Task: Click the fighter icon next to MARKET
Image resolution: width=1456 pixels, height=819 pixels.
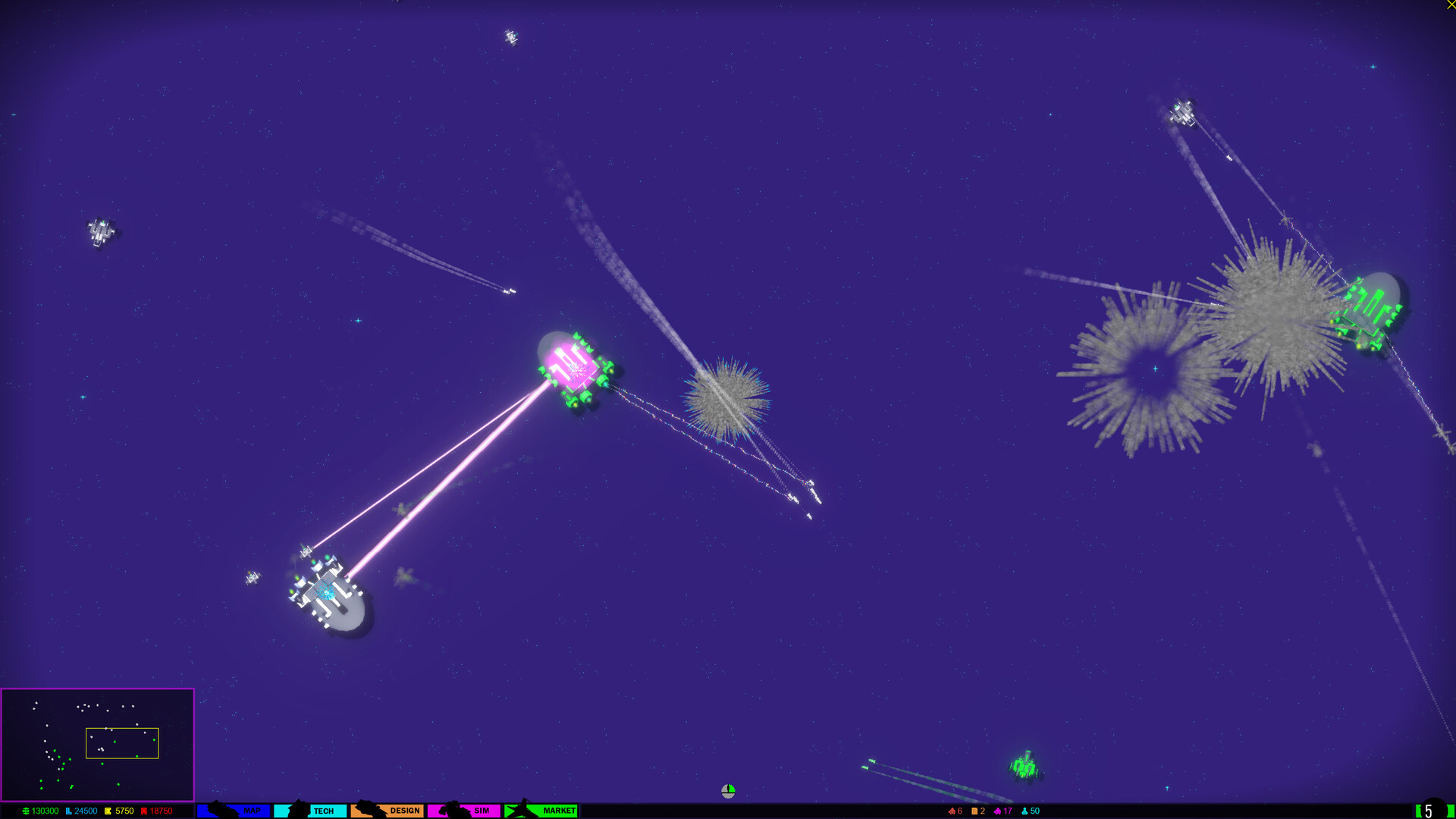Action: [523, 811]
